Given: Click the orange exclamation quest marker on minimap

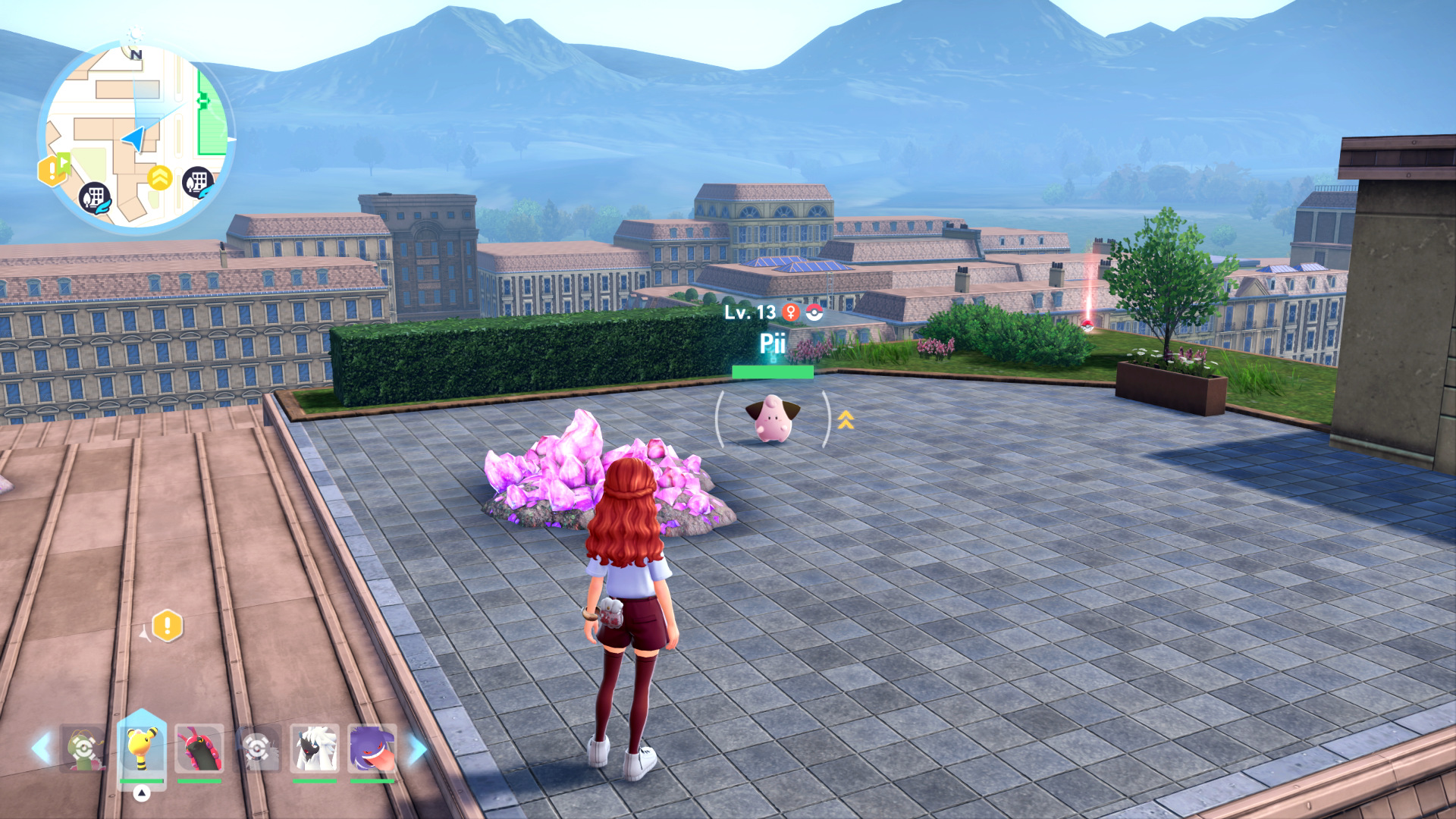Looking at the screenshot, I should (52, 170).
